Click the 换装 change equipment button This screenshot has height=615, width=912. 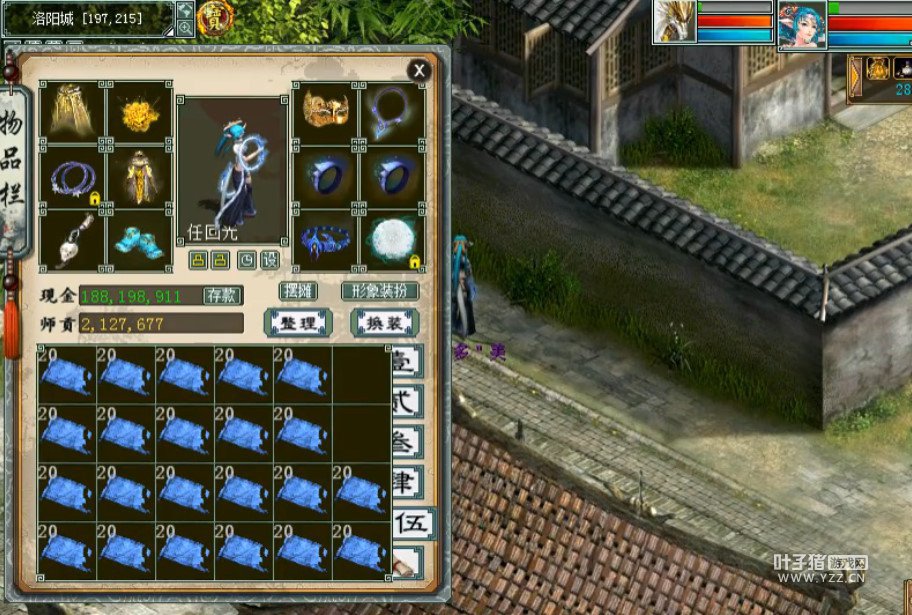click(384, 323)
